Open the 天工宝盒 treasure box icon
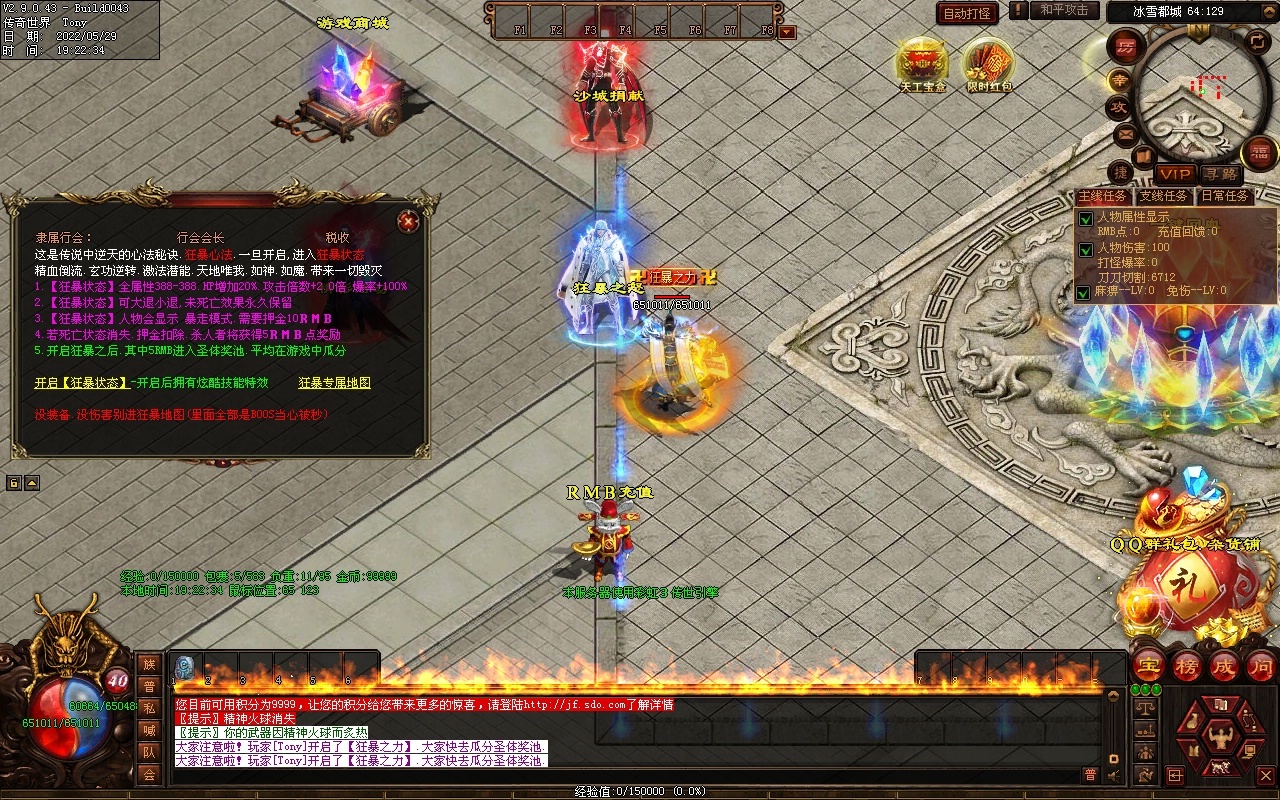 (922, 62)
